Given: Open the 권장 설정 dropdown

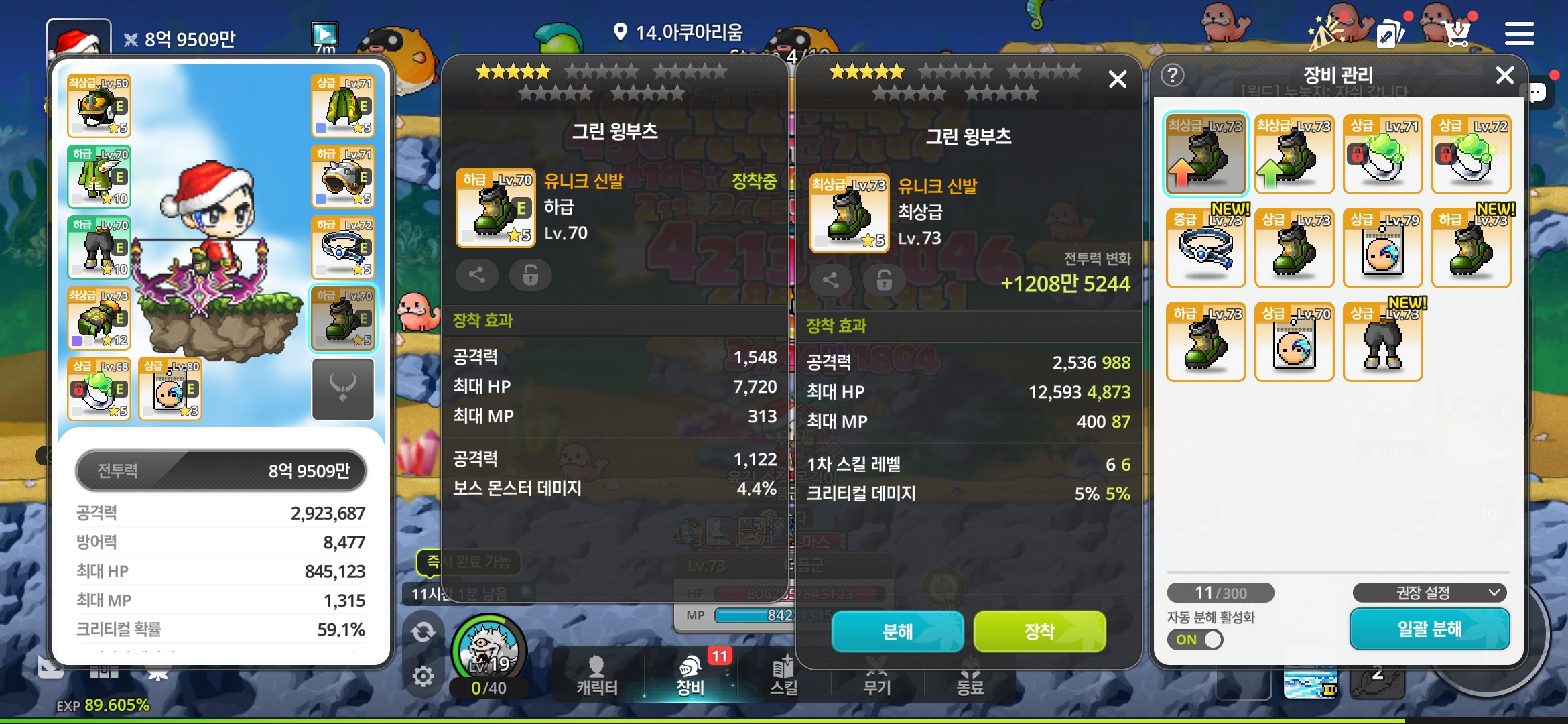Looking at the screenshot, I should pyautogui.click(x=1429, y=593).
